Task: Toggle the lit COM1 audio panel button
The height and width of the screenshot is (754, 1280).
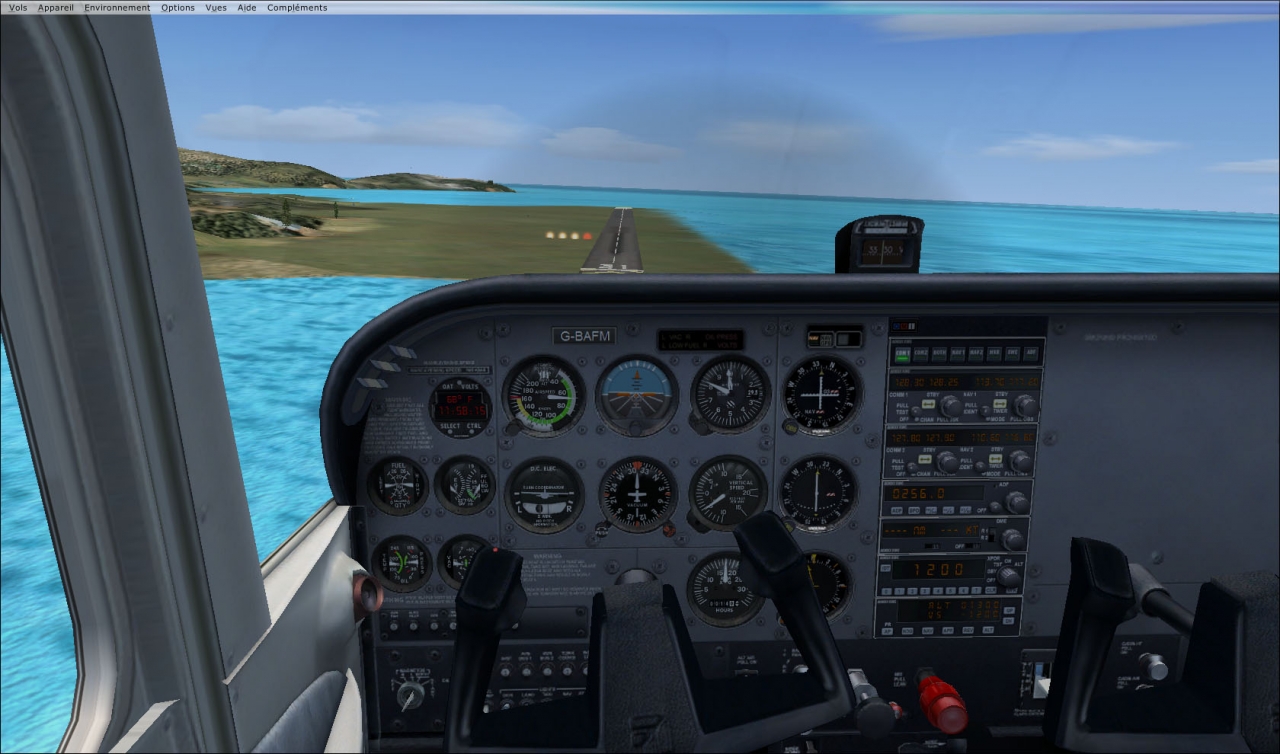Action: pos(903,353)
